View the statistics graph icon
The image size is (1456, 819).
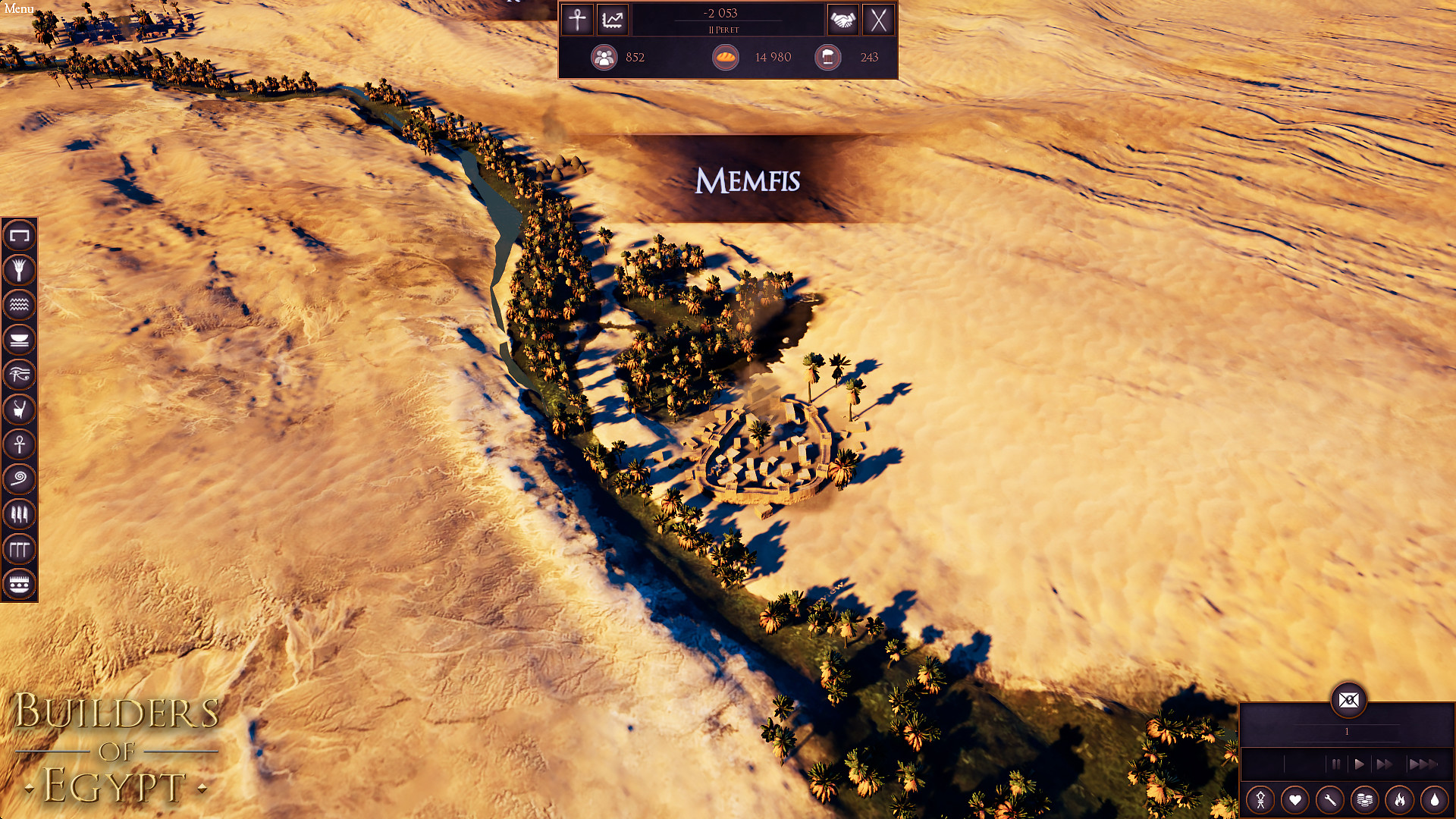click(612, 20)
